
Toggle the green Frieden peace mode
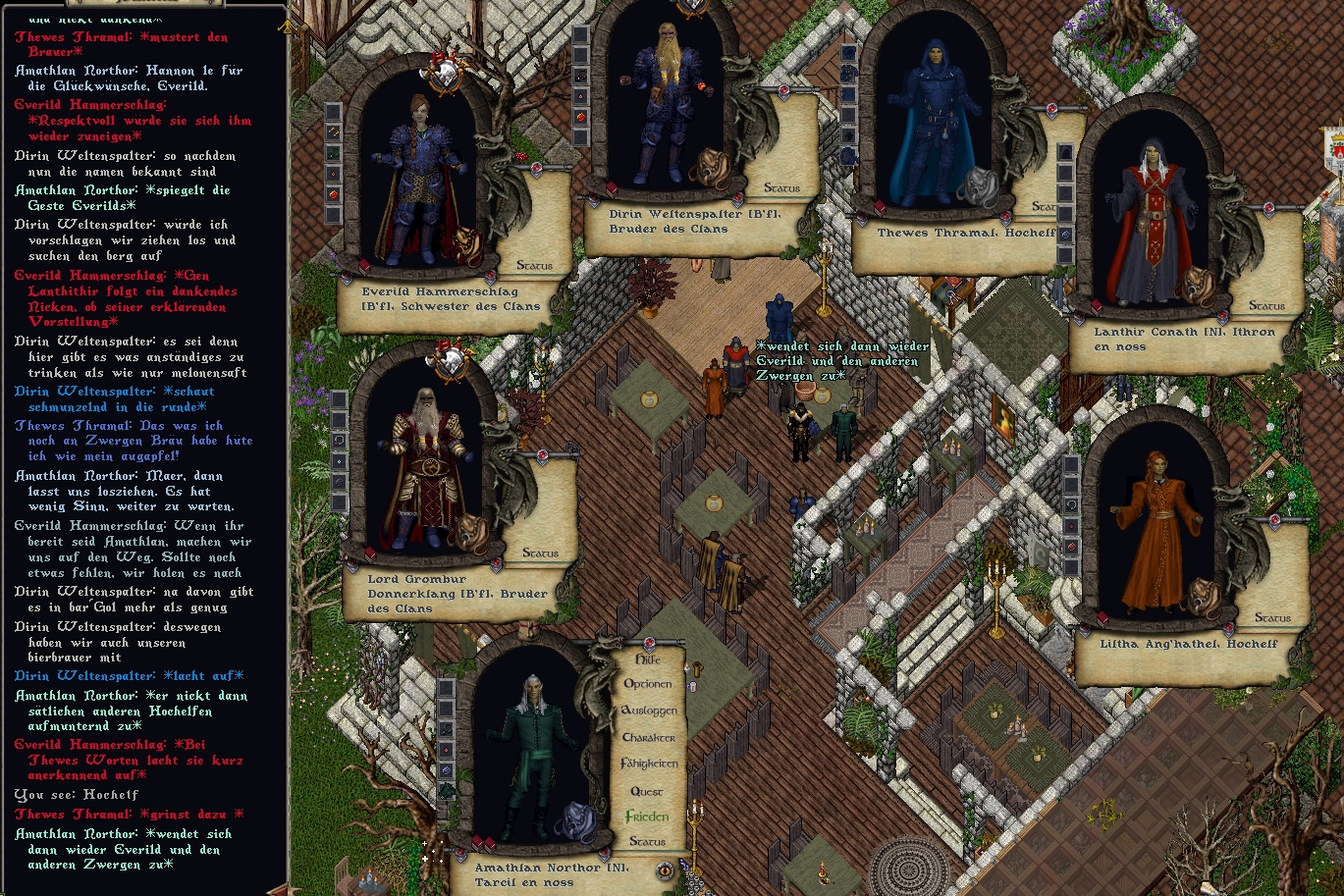click(647, 817)
